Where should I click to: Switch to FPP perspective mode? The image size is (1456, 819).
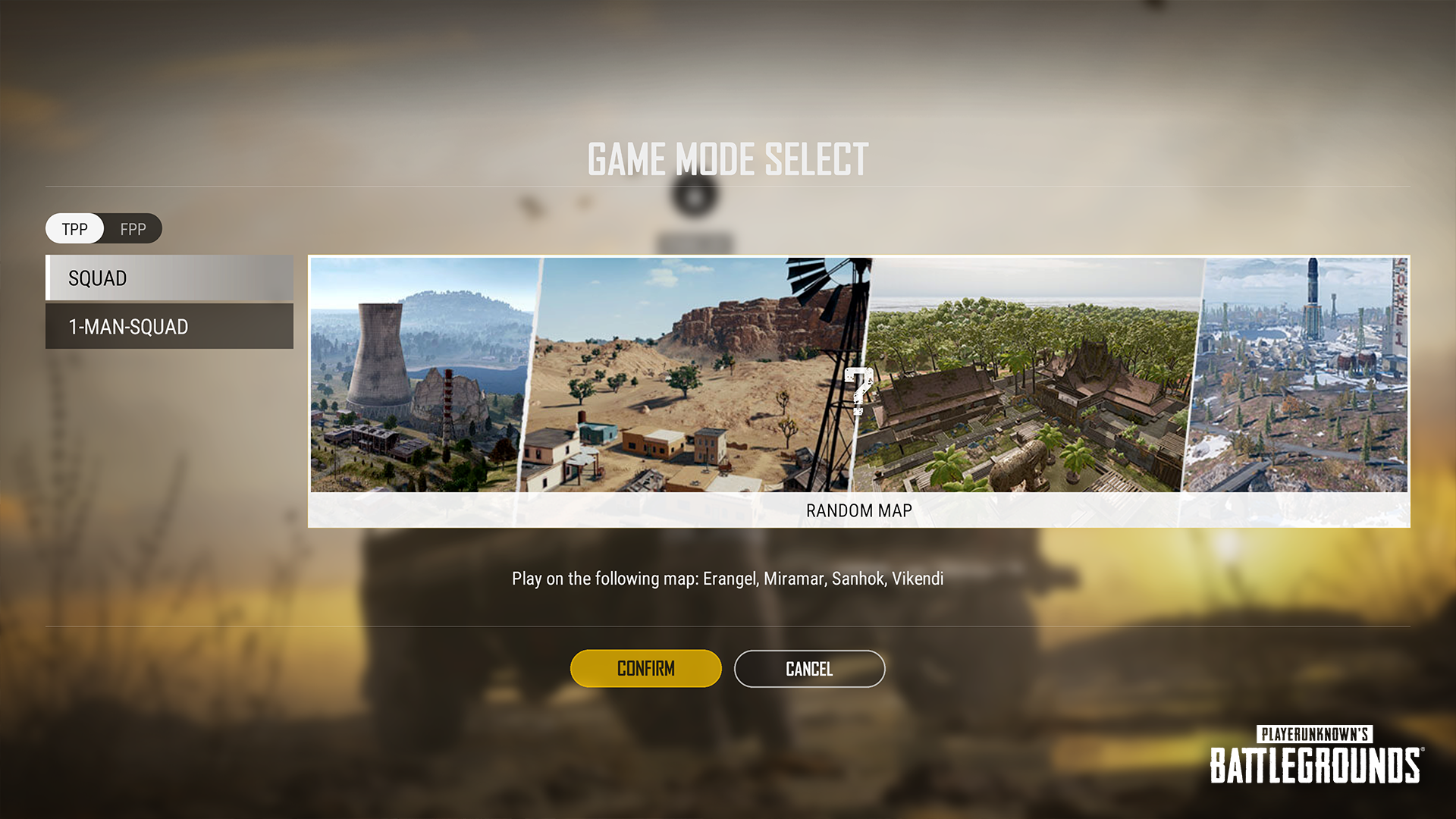[x=133, y=230]
